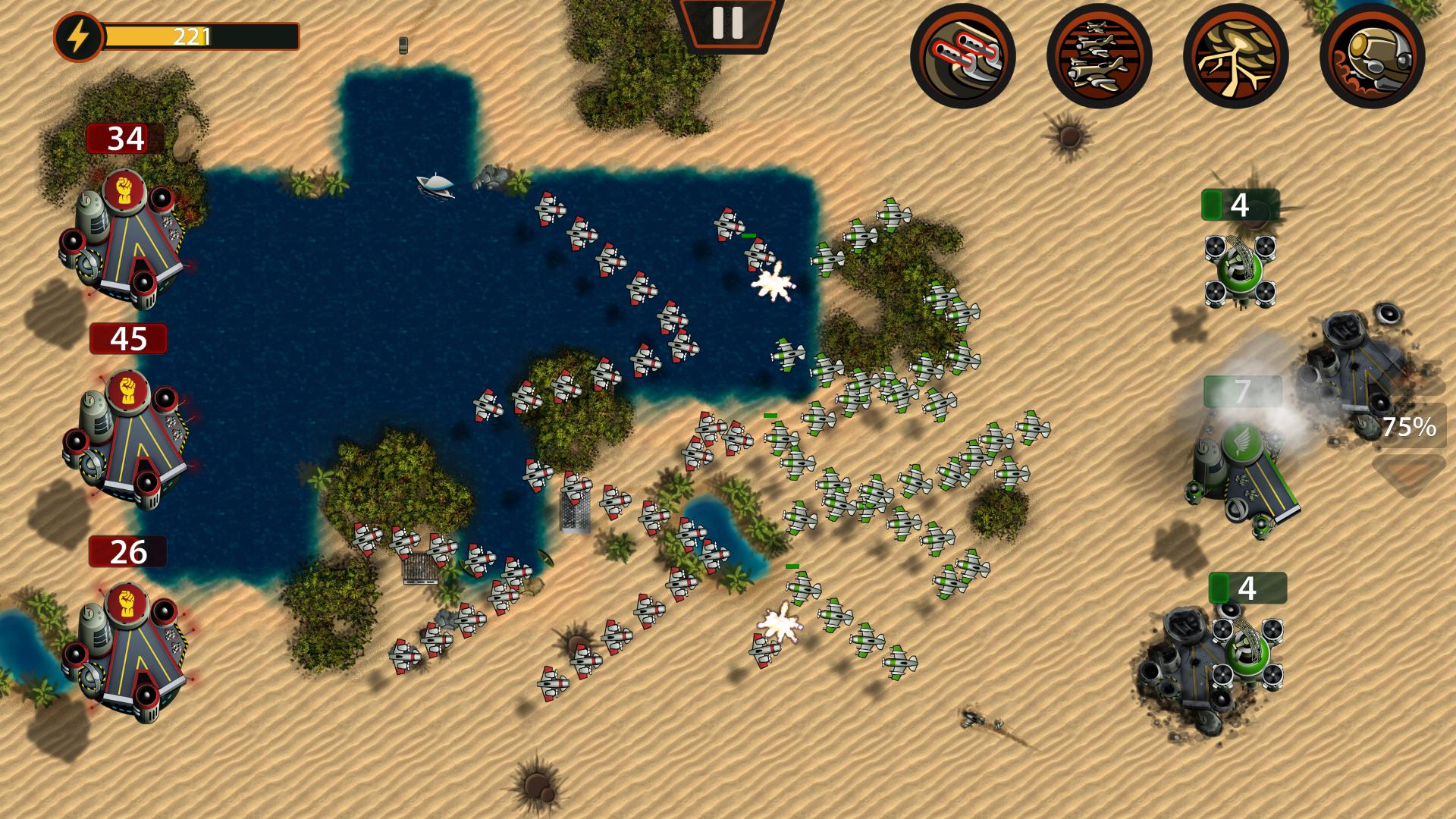Click the energy lightning bolt indicator
Viewport: 1456px width, 819px height.
pos(78,34)
